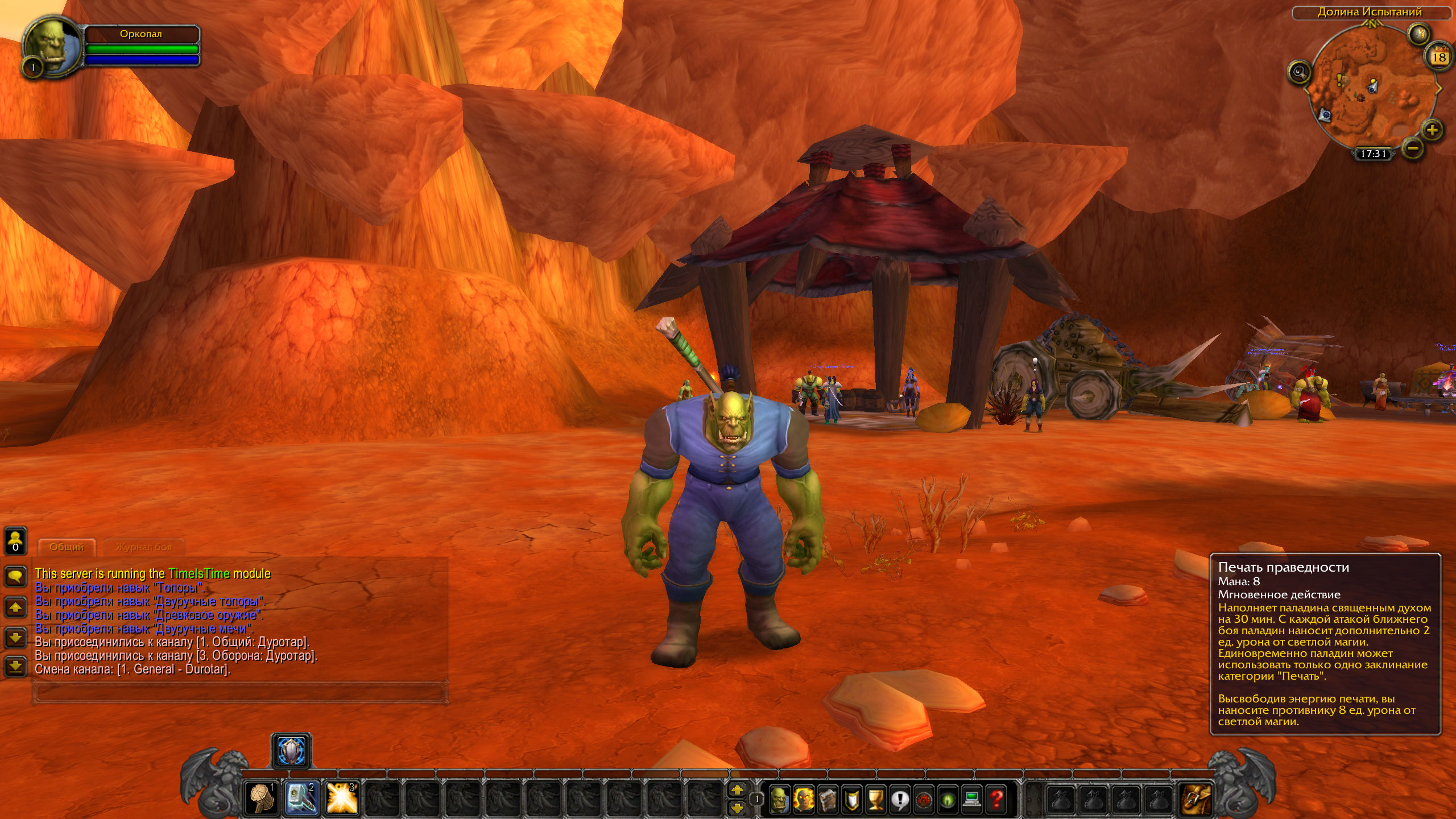Click the book icon in the micro menu
This screenshot has width=1456, height=819.
point(828,799)
